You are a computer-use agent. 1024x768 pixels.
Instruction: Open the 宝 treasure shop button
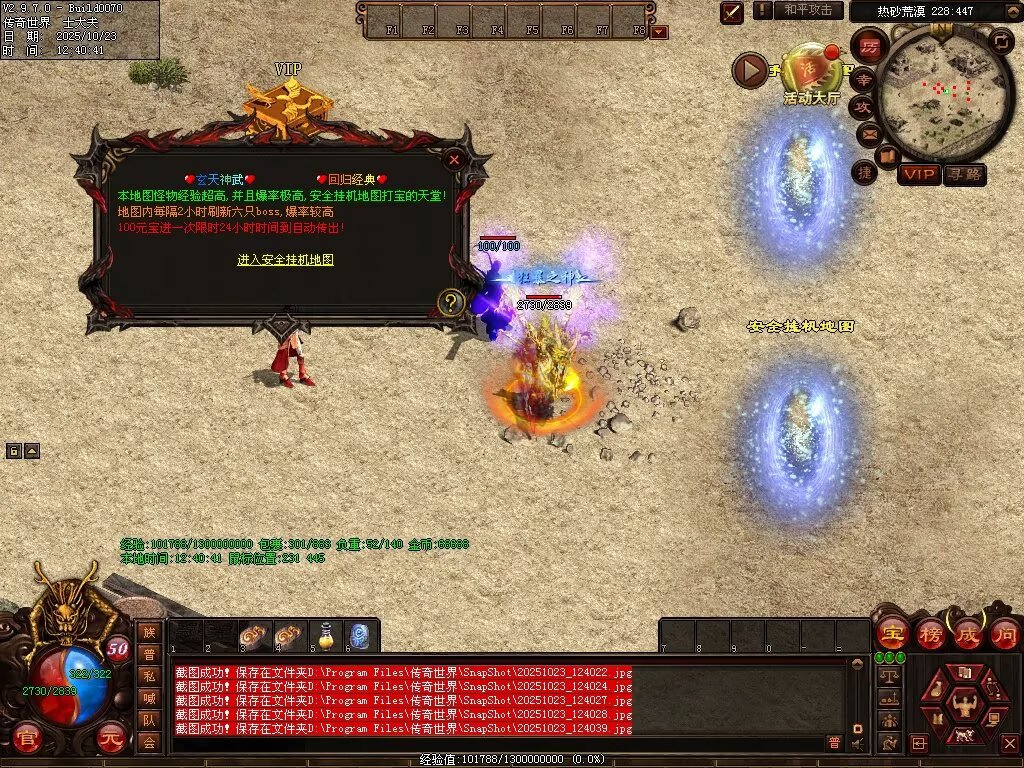coord(890,634)
